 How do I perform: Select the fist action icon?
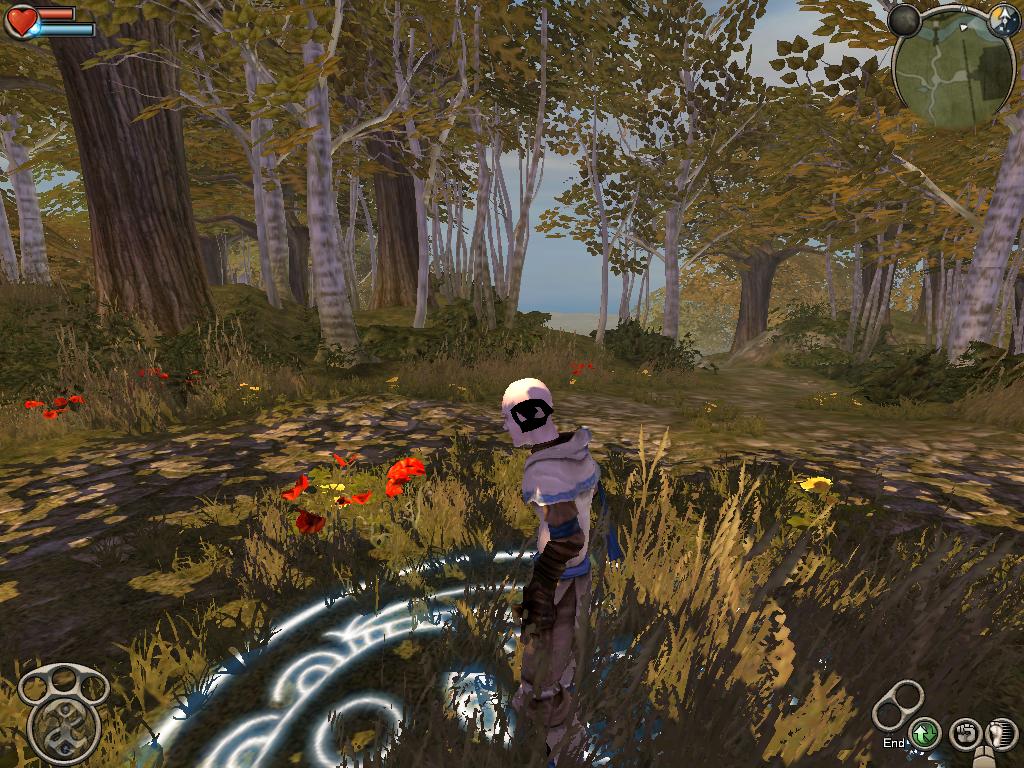[963, 735]
